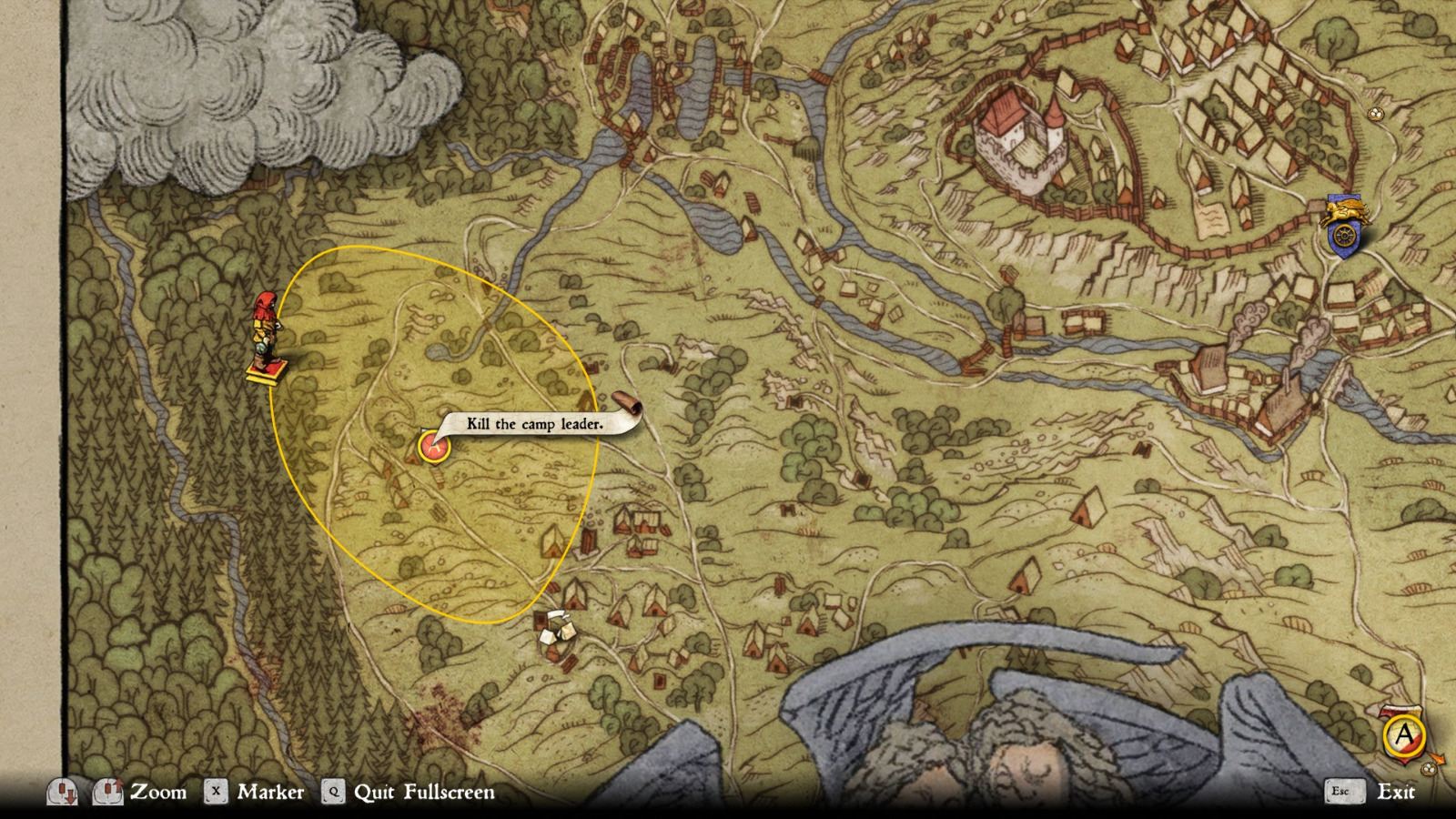Click the Zoom label in the bottom bar
Image resolution: width=1456 pixels, height=819 pixels.
pos(159,792)
